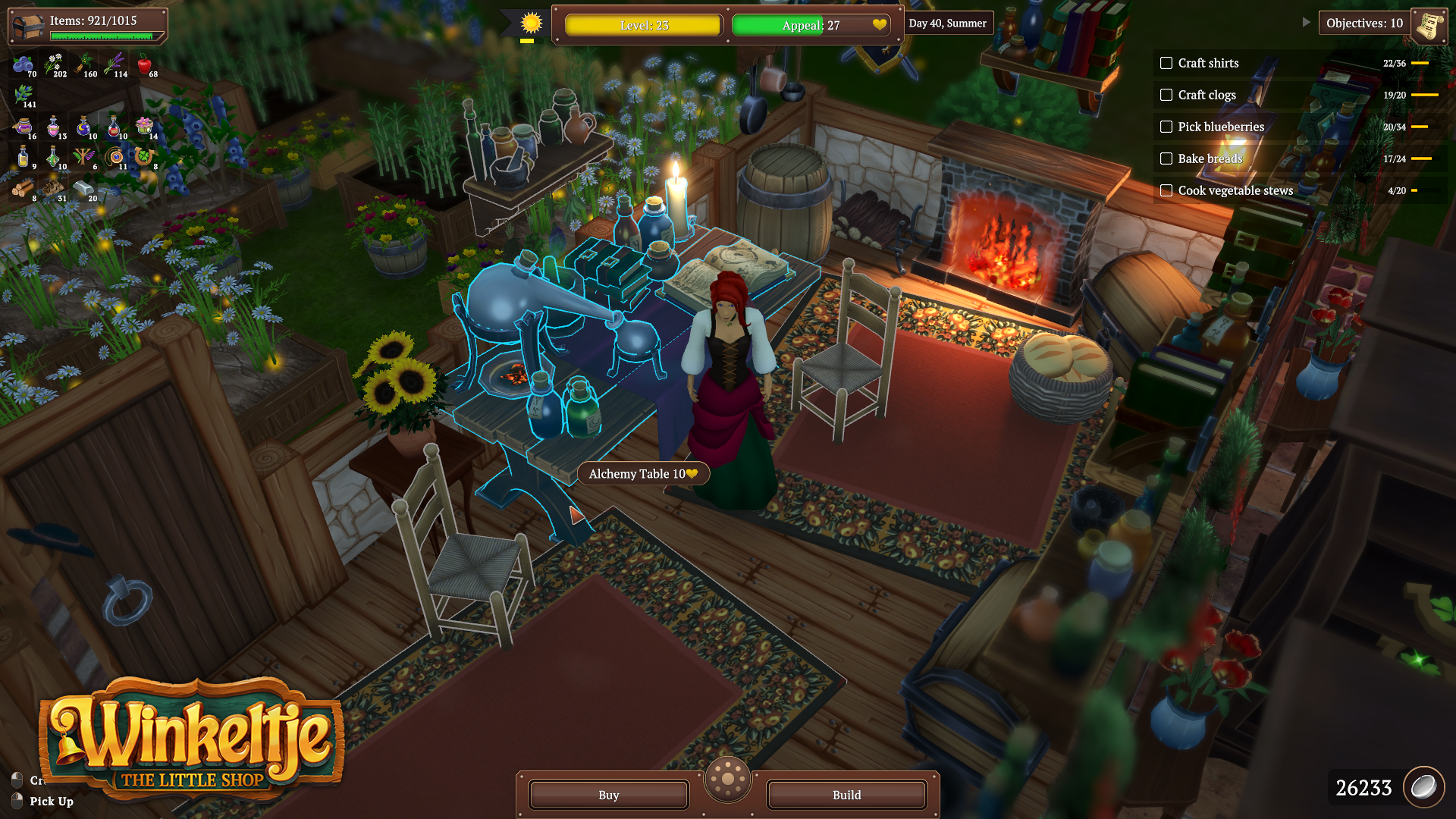Image resolution: width=1456 pixels, height=819 pixels.
Task: Check the Cook vegetable stews objective checkbox
Action: [1166, 190]
